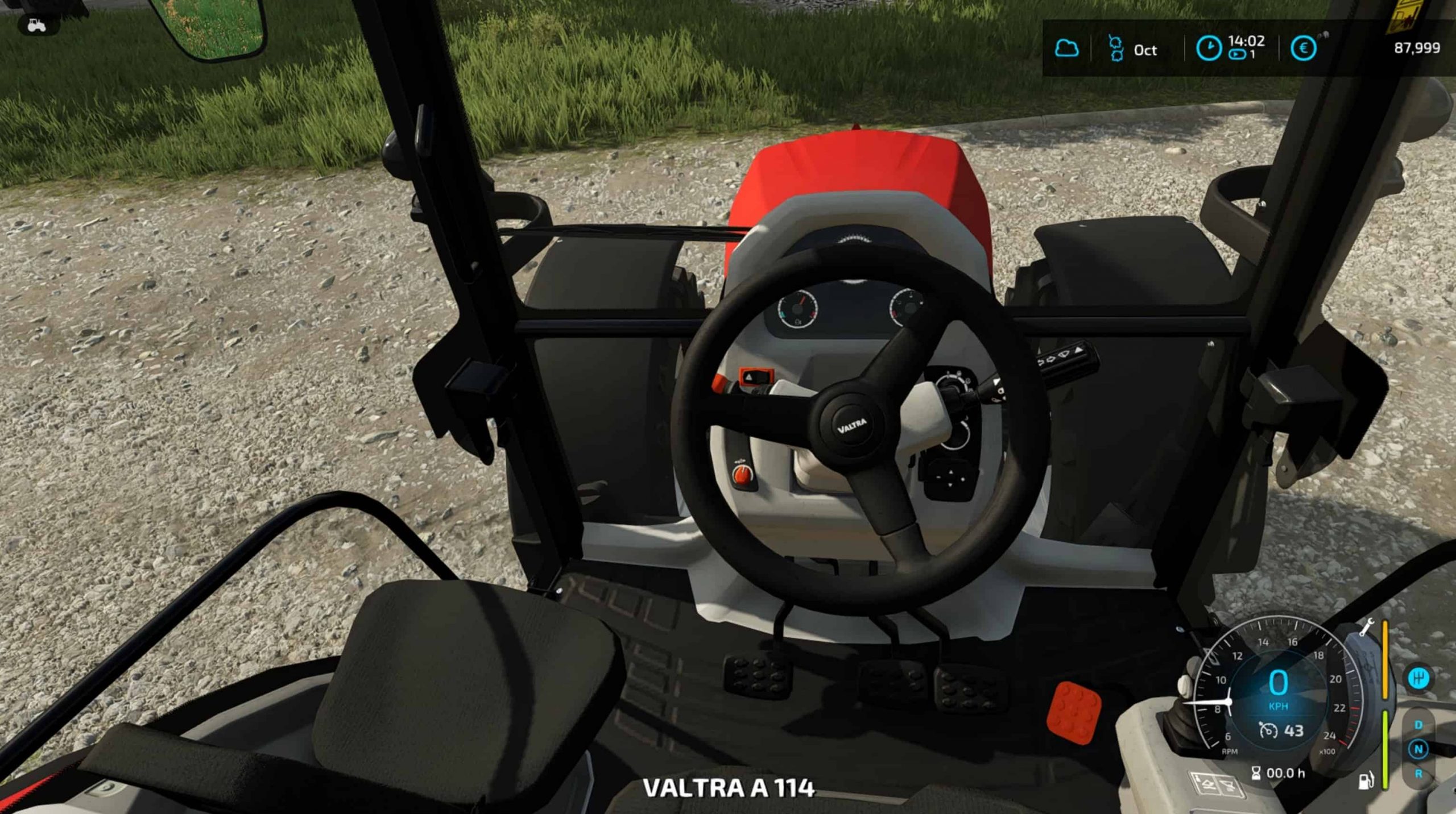Click the cruise control speed icon
This screenshot has width=1456, height=814.
pyautogui.click(x=1268, y=730)
